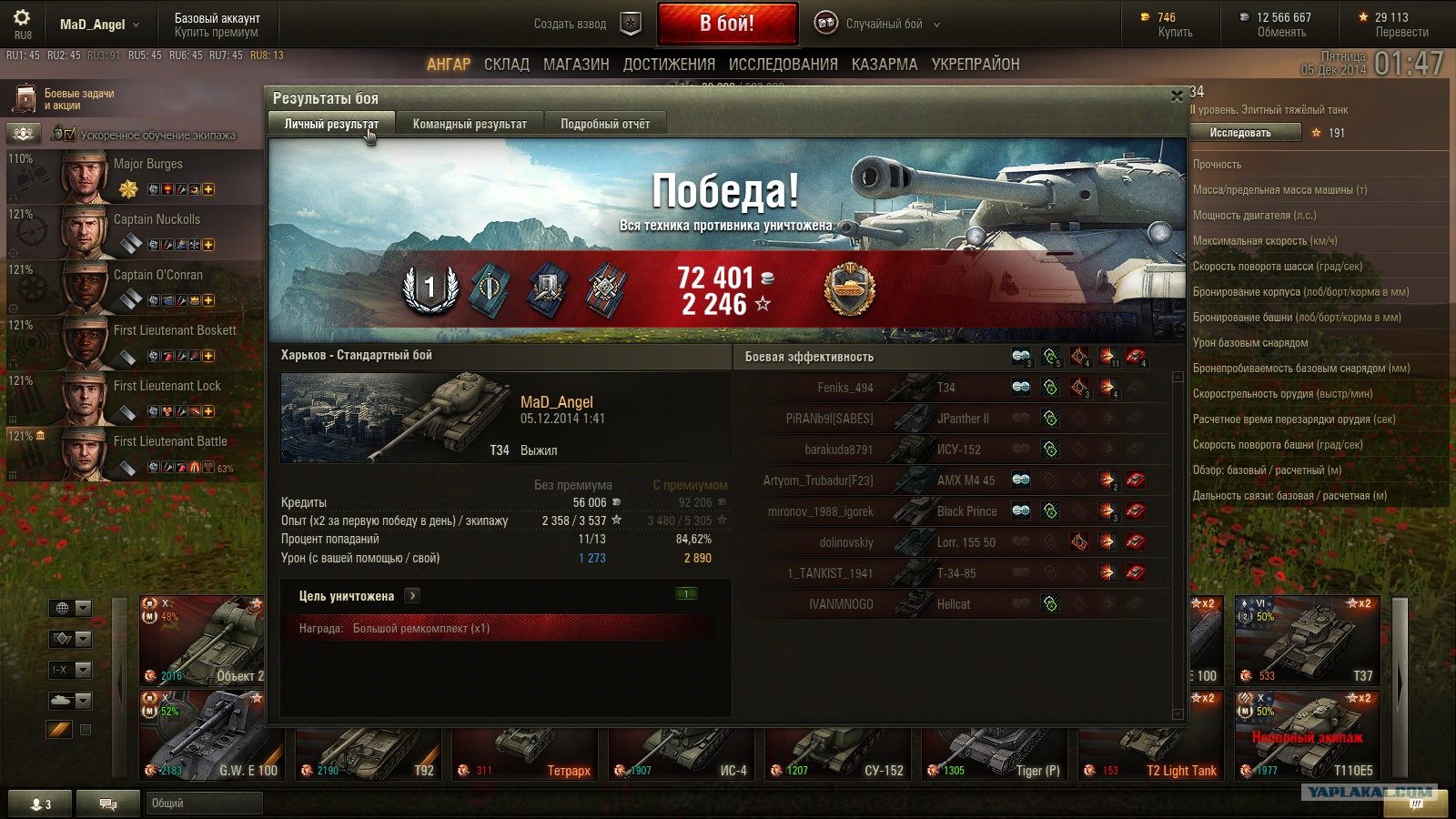The image size is (1456, 819).
Task: Open the «Склад» depot menu
Action: (x=506, y=65)
